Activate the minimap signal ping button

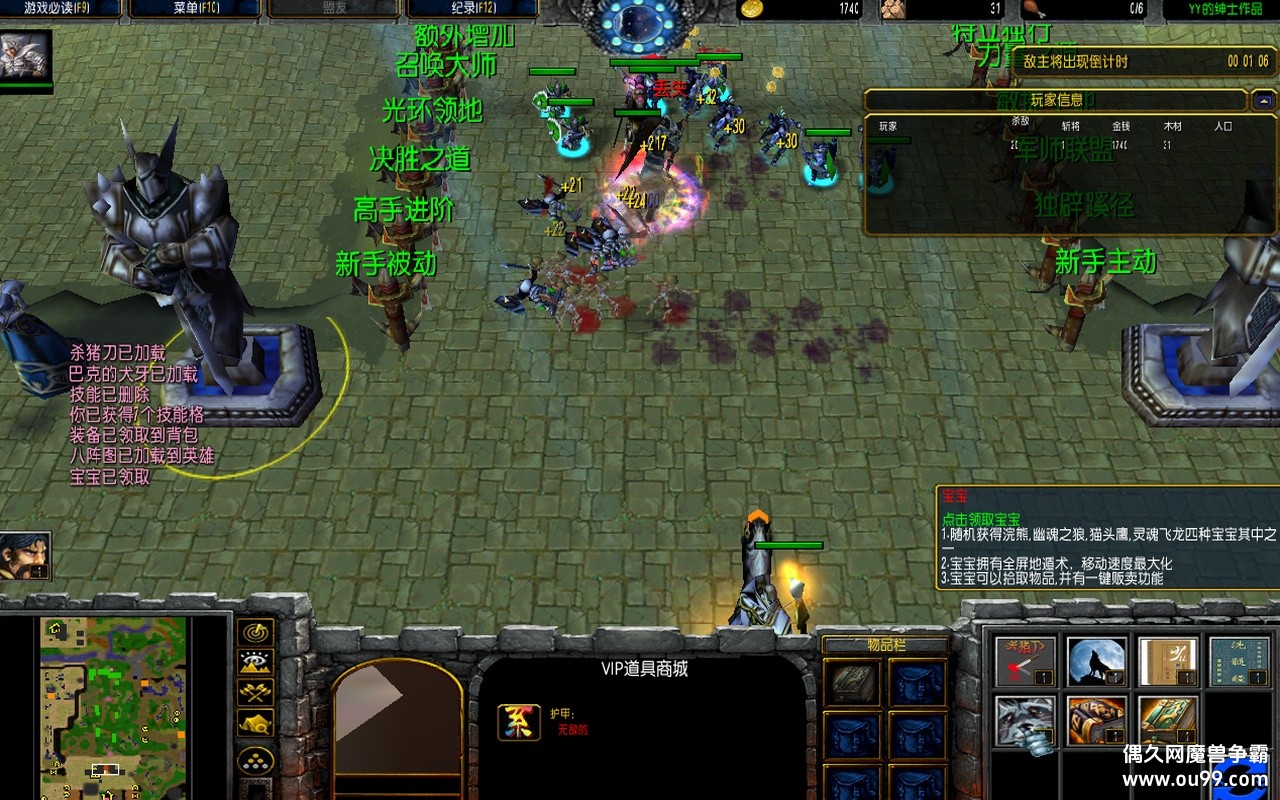point(256,633)
